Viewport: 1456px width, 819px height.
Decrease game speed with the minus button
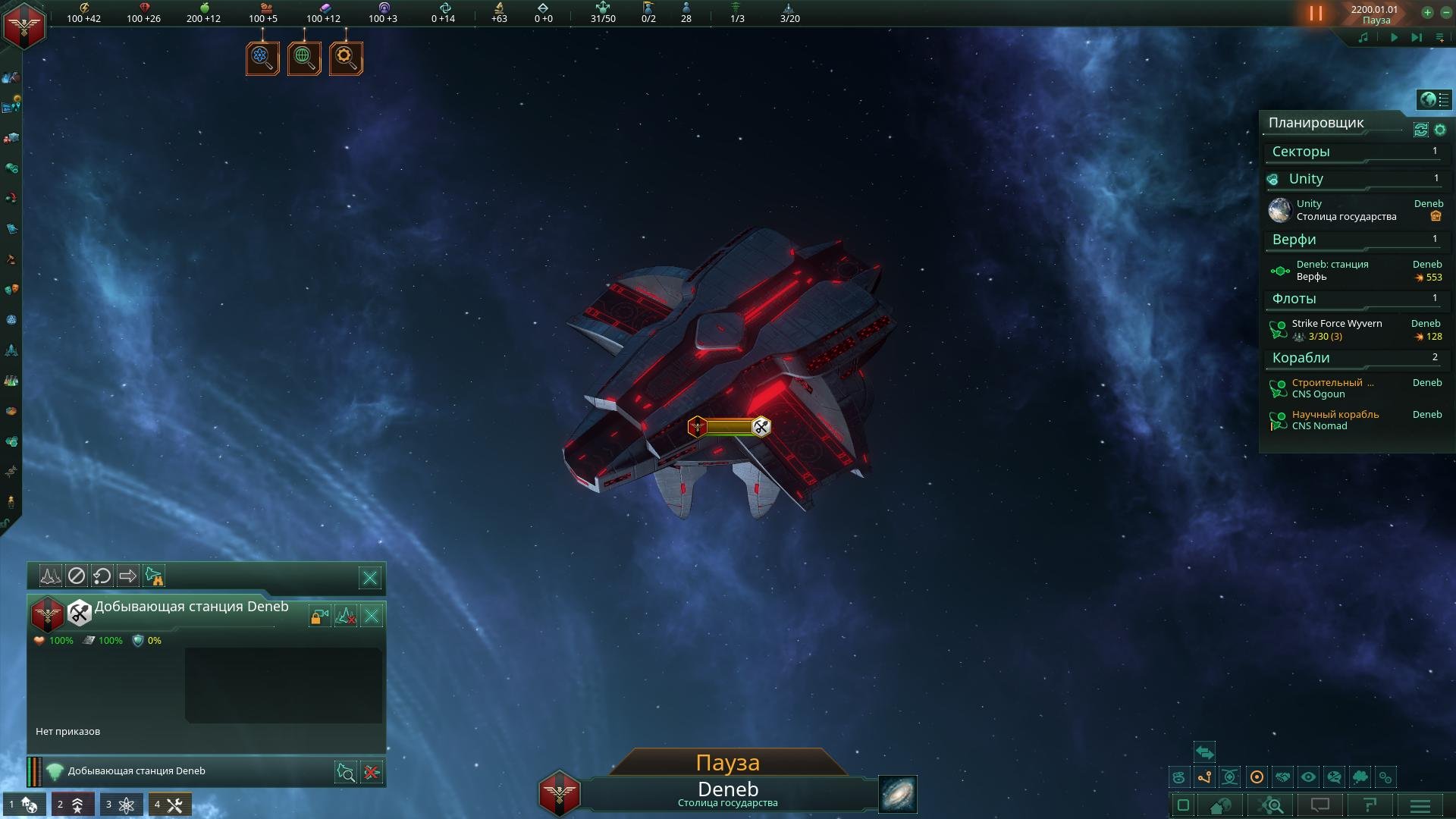point(1446,13)
